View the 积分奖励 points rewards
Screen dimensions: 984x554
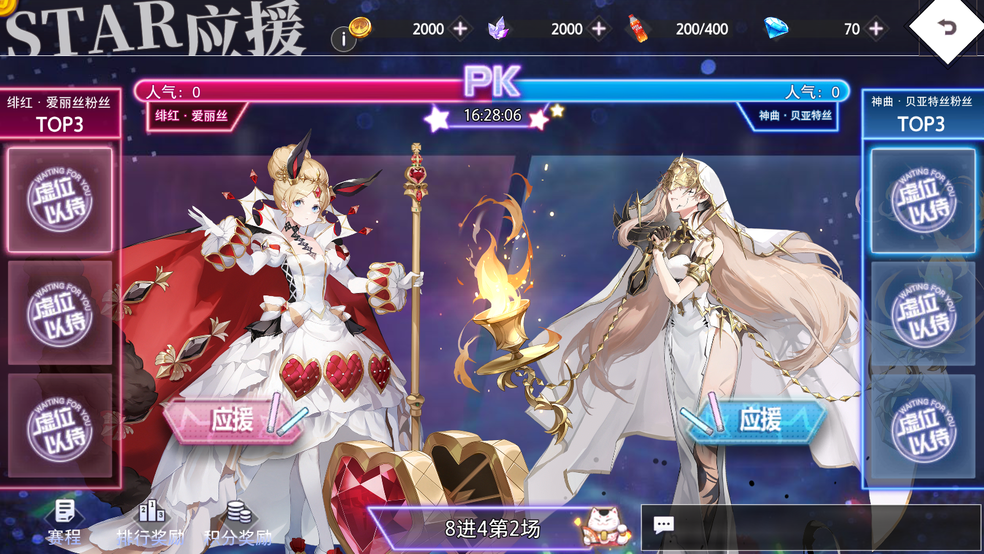point(238,524)
